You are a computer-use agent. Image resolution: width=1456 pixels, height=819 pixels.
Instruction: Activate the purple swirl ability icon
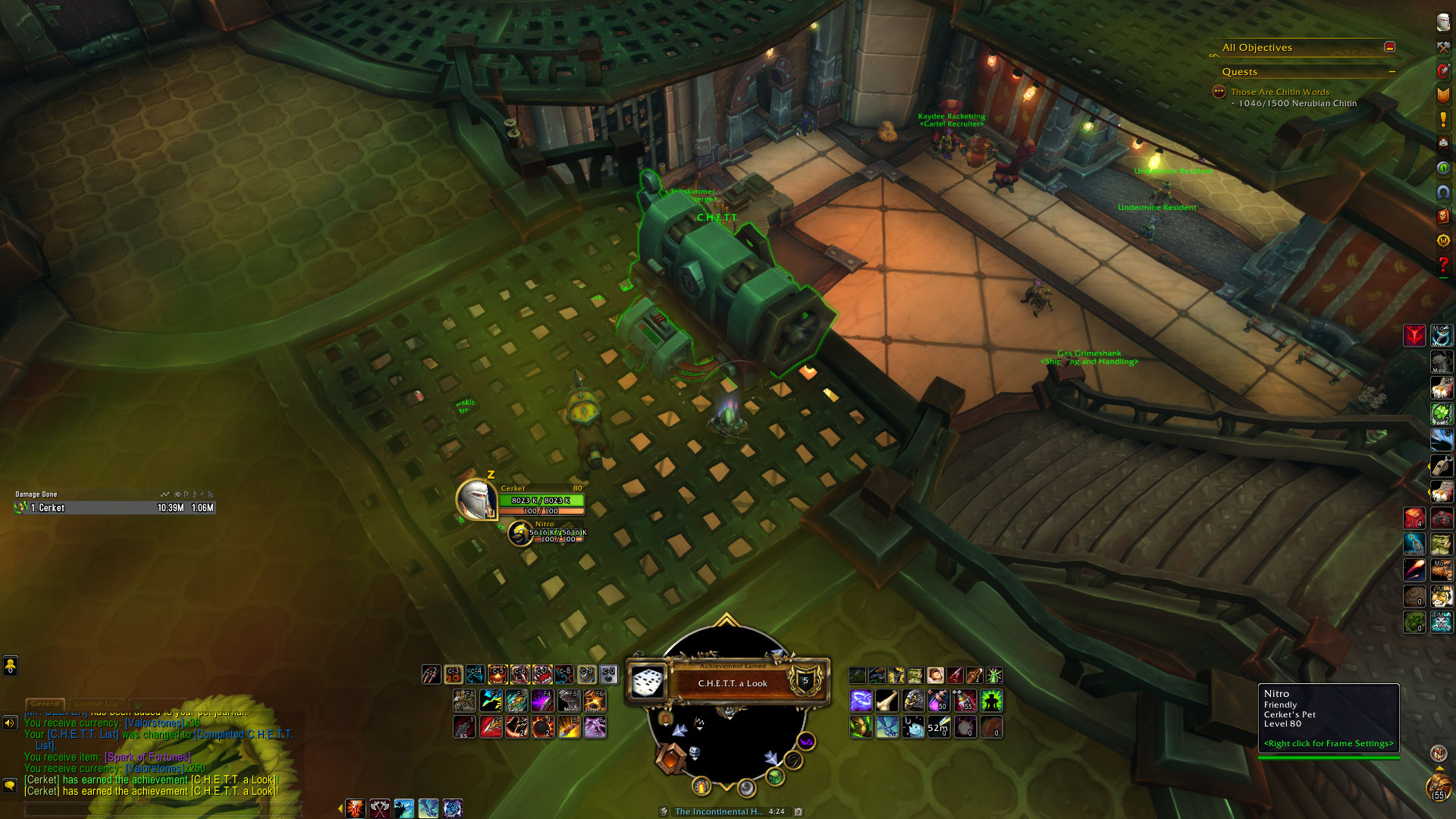click(861, 700)
